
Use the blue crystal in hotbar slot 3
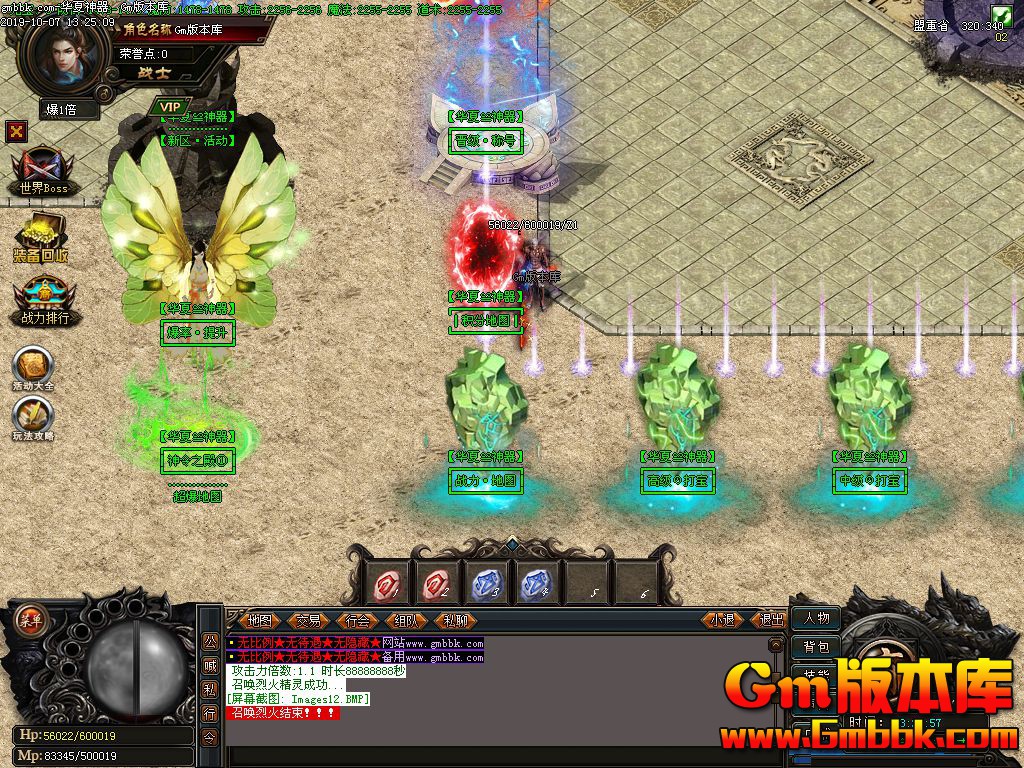tap(486, 582)
